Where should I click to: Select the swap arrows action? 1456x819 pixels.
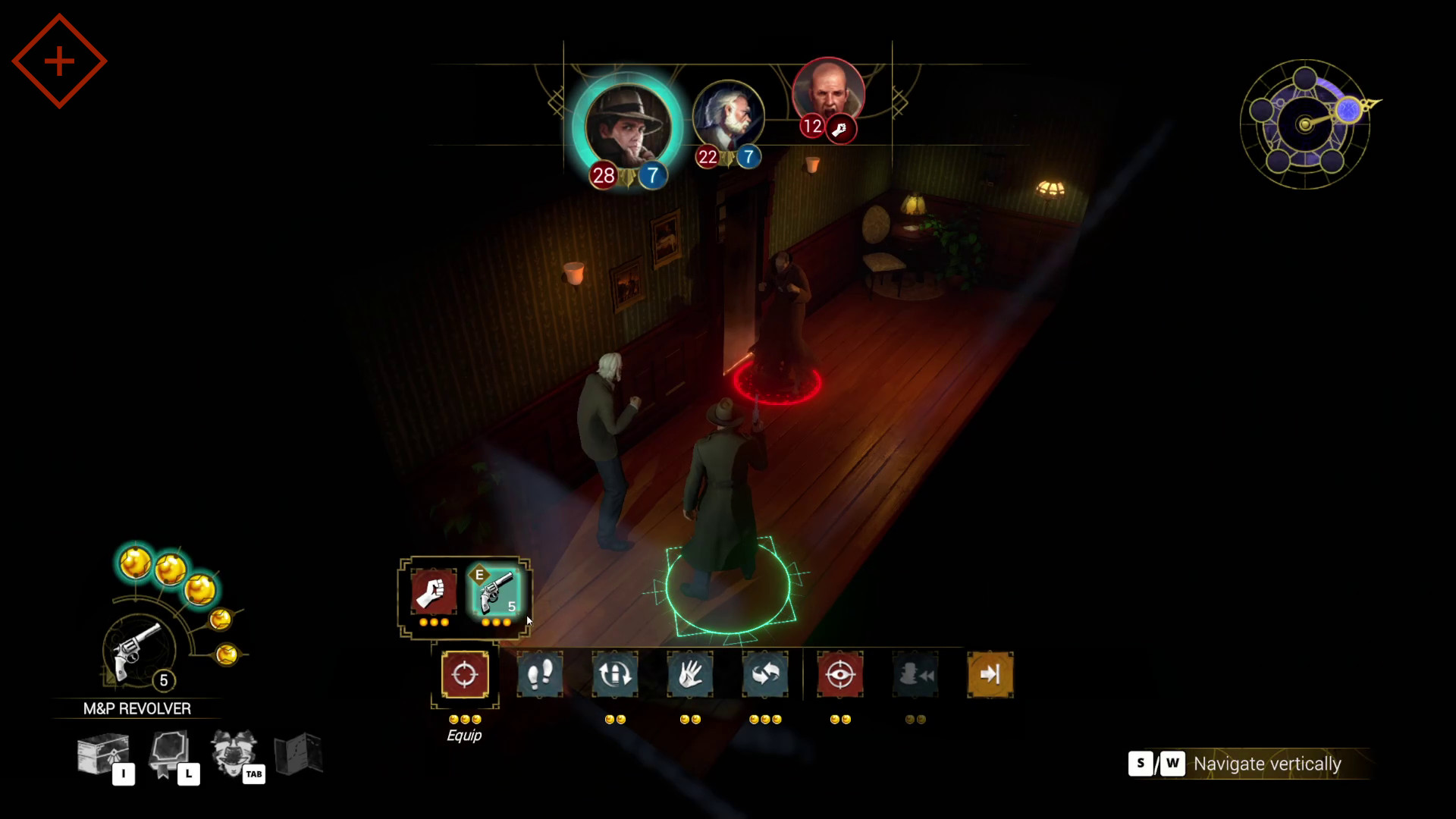pyautogui.click(x=765, y=675)
